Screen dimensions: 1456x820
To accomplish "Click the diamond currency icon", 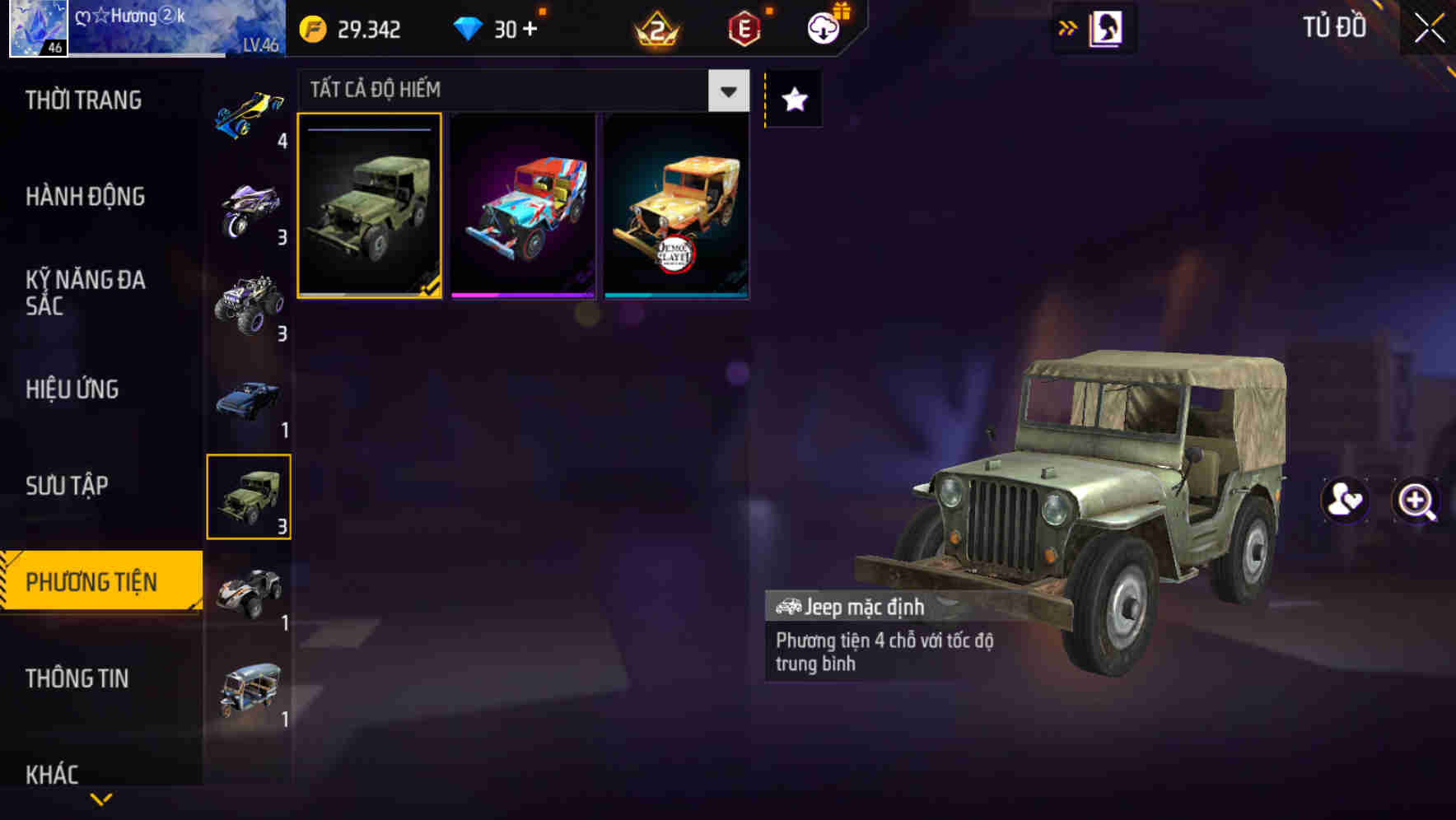I will click(x=466, y=30).
